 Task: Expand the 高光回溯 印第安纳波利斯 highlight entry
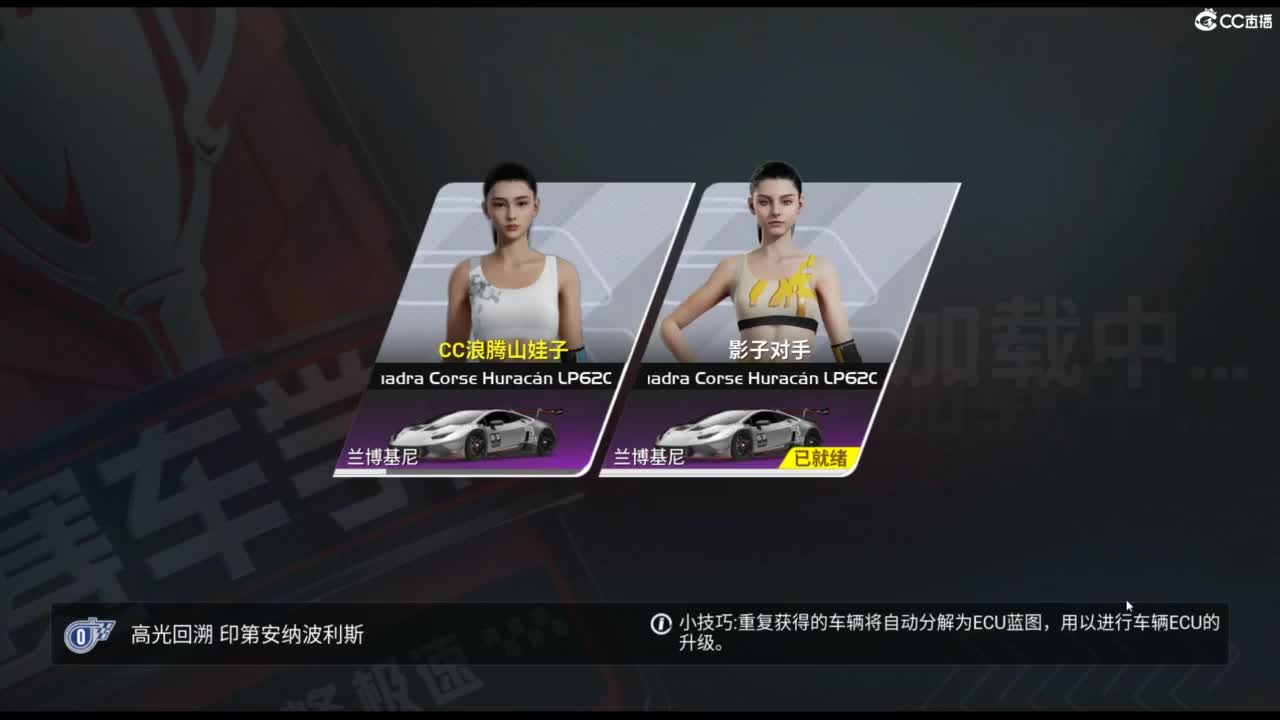(x=243, y=633)
